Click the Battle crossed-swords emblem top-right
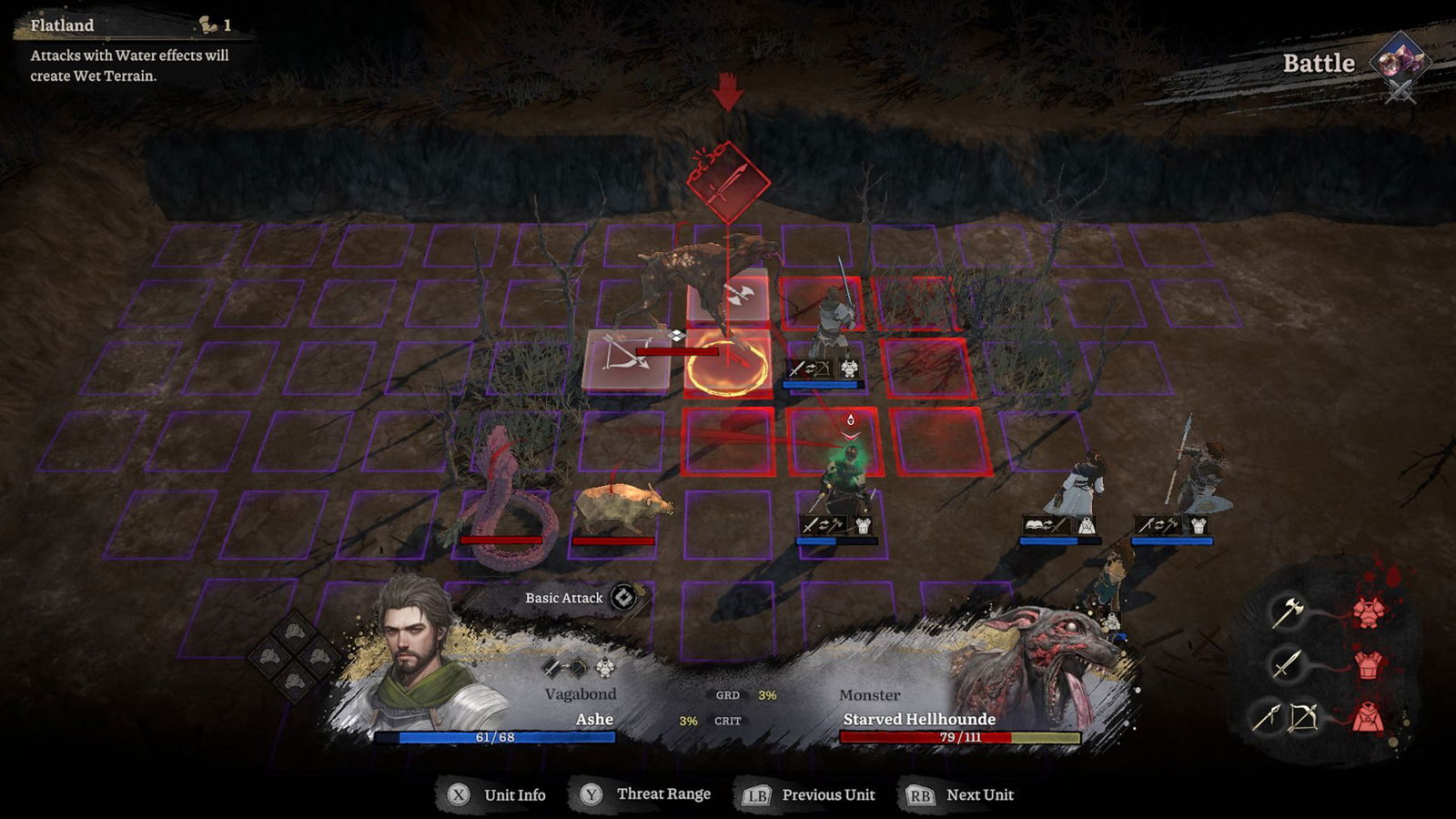The width and height of the screenshot is (1456, 819). (1399, 61)
